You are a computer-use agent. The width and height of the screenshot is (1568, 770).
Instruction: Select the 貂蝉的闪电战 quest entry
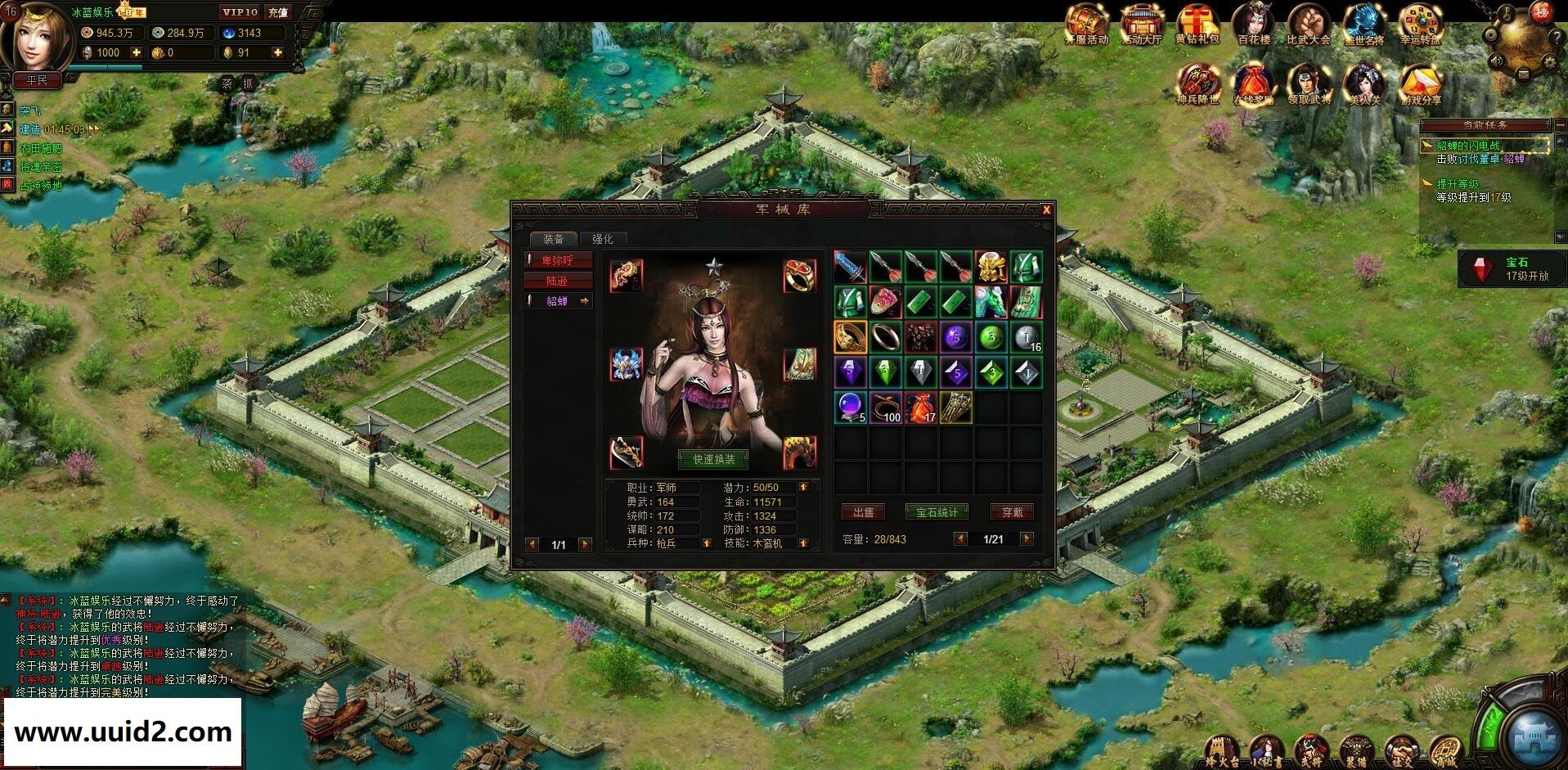pos(1468,146)
